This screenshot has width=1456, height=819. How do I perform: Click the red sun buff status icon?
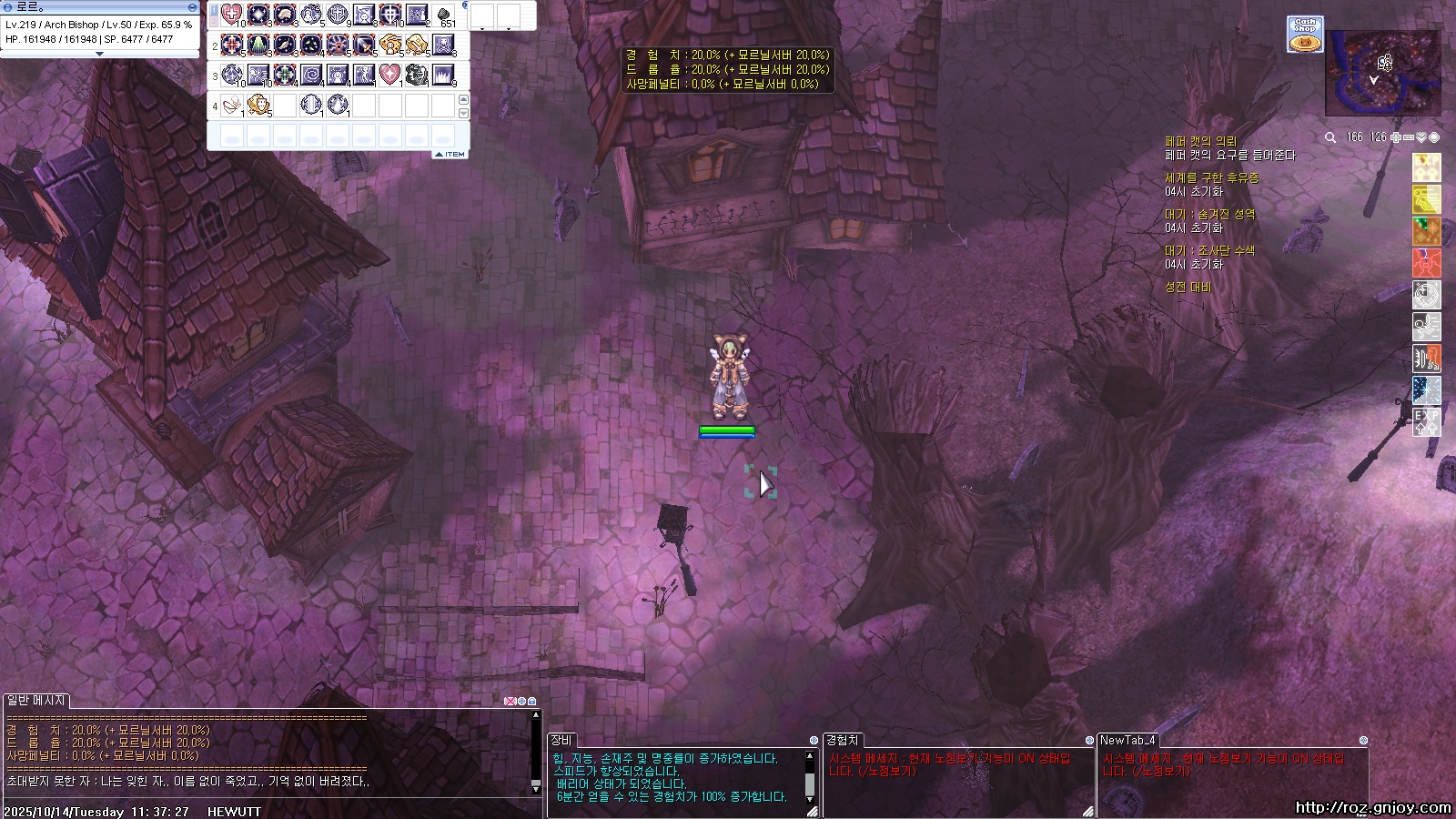click(x=1426, y=263)
